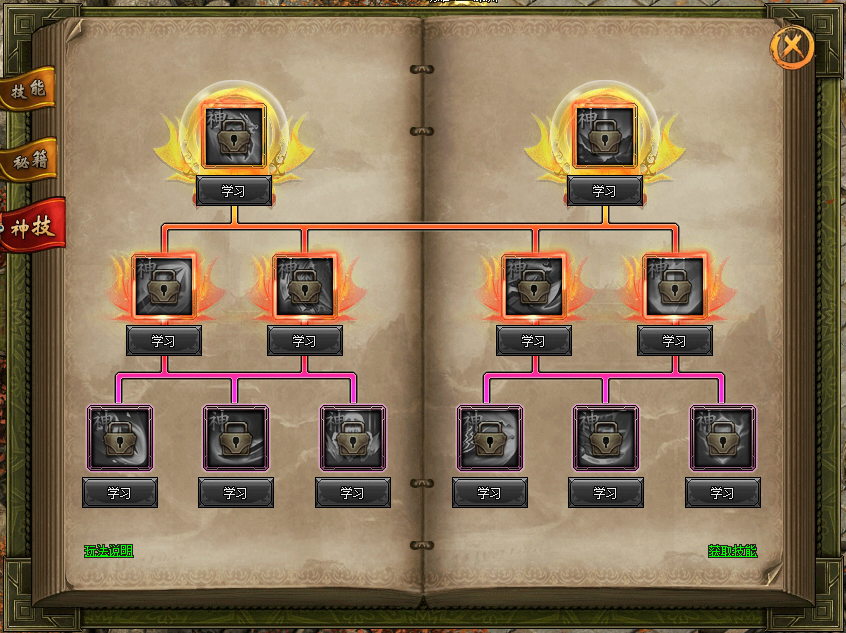The height and width of the screenshot is (633, 846).
Task: Click the 获取技能 link
Action: tap(733, 551)
